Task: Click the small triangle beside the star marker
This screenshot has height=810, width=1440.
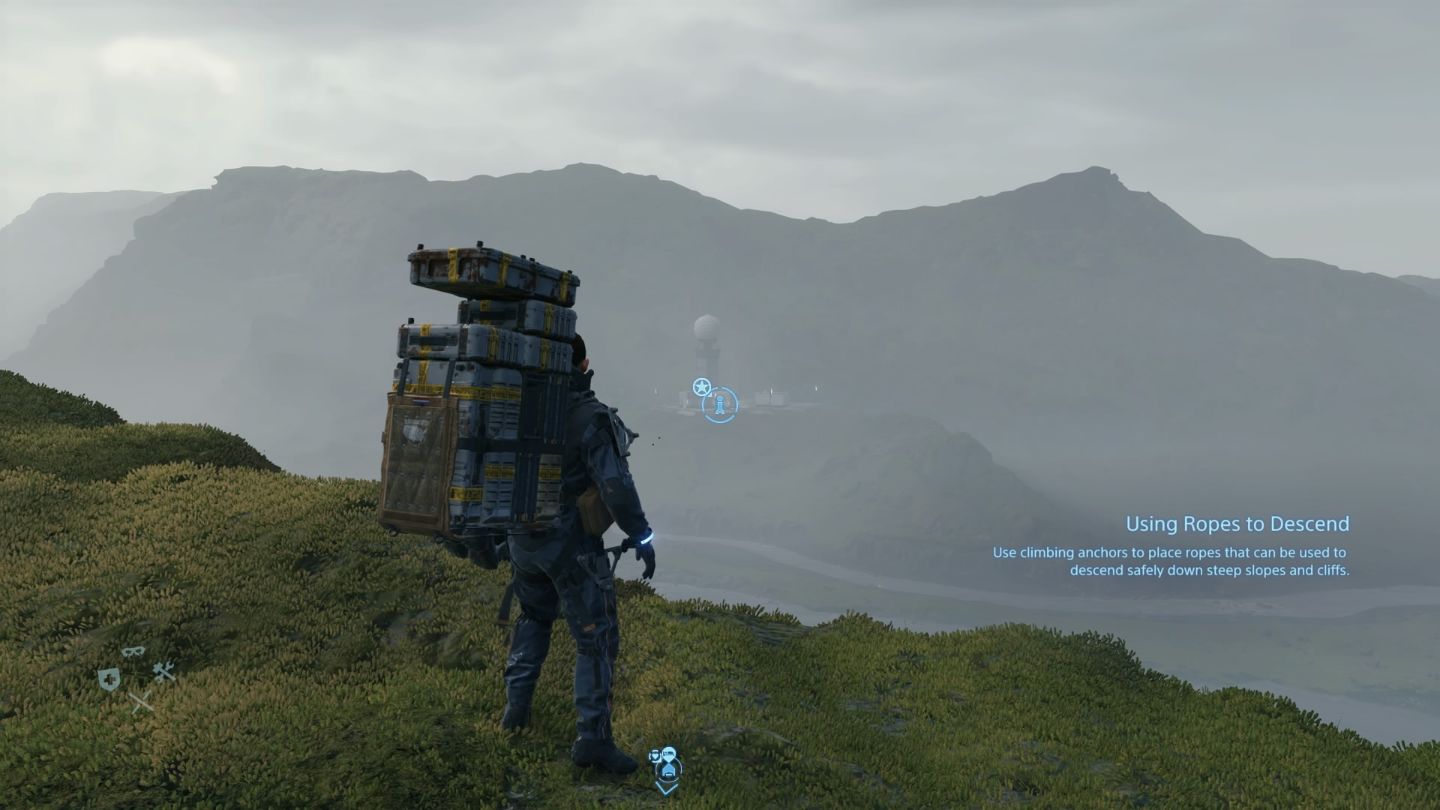Action: pyautogui.click(x=711, y=395)
